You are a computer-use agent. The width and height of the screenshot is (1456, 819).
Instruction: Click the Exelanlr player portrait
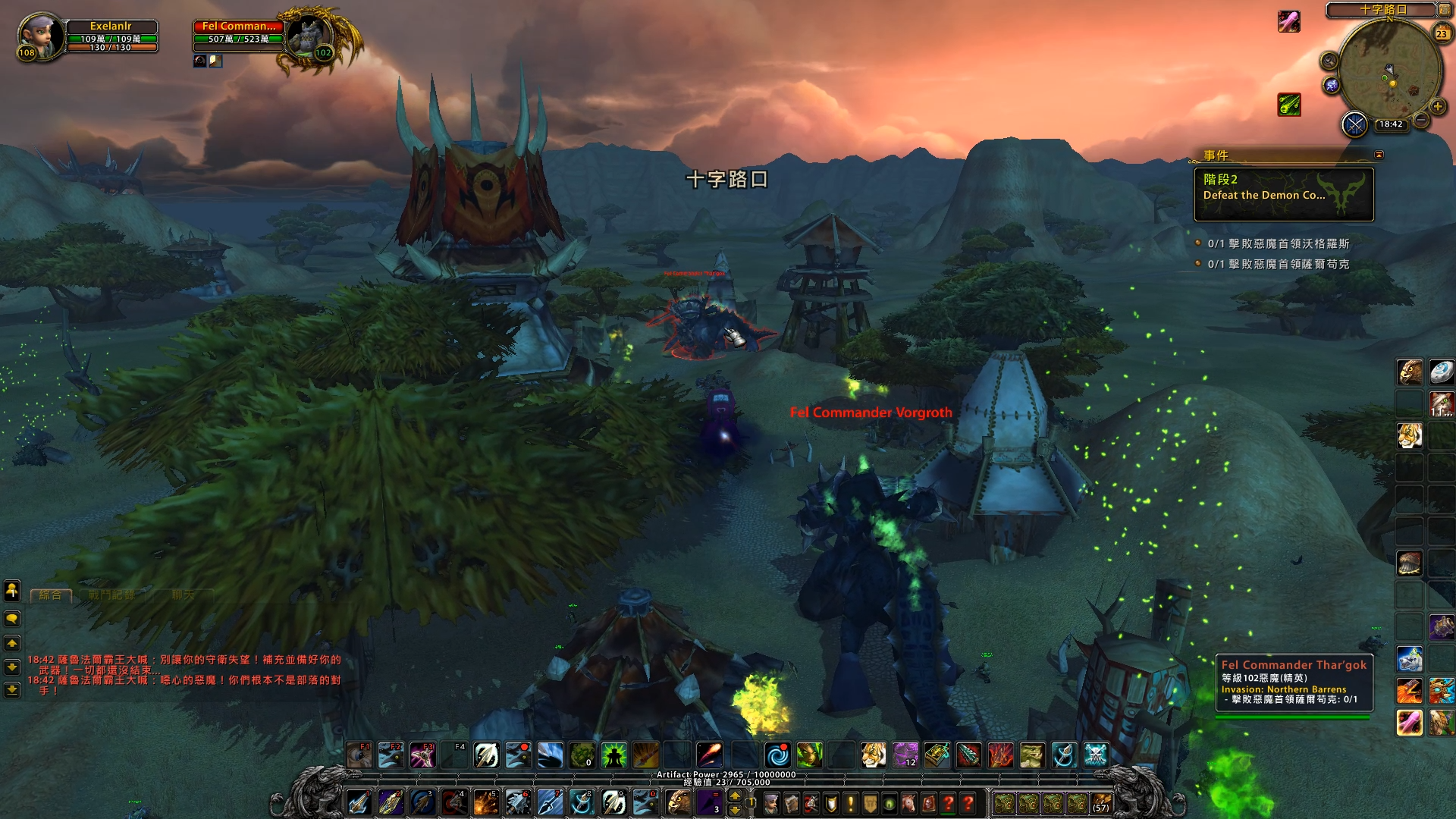click(39, 35)
